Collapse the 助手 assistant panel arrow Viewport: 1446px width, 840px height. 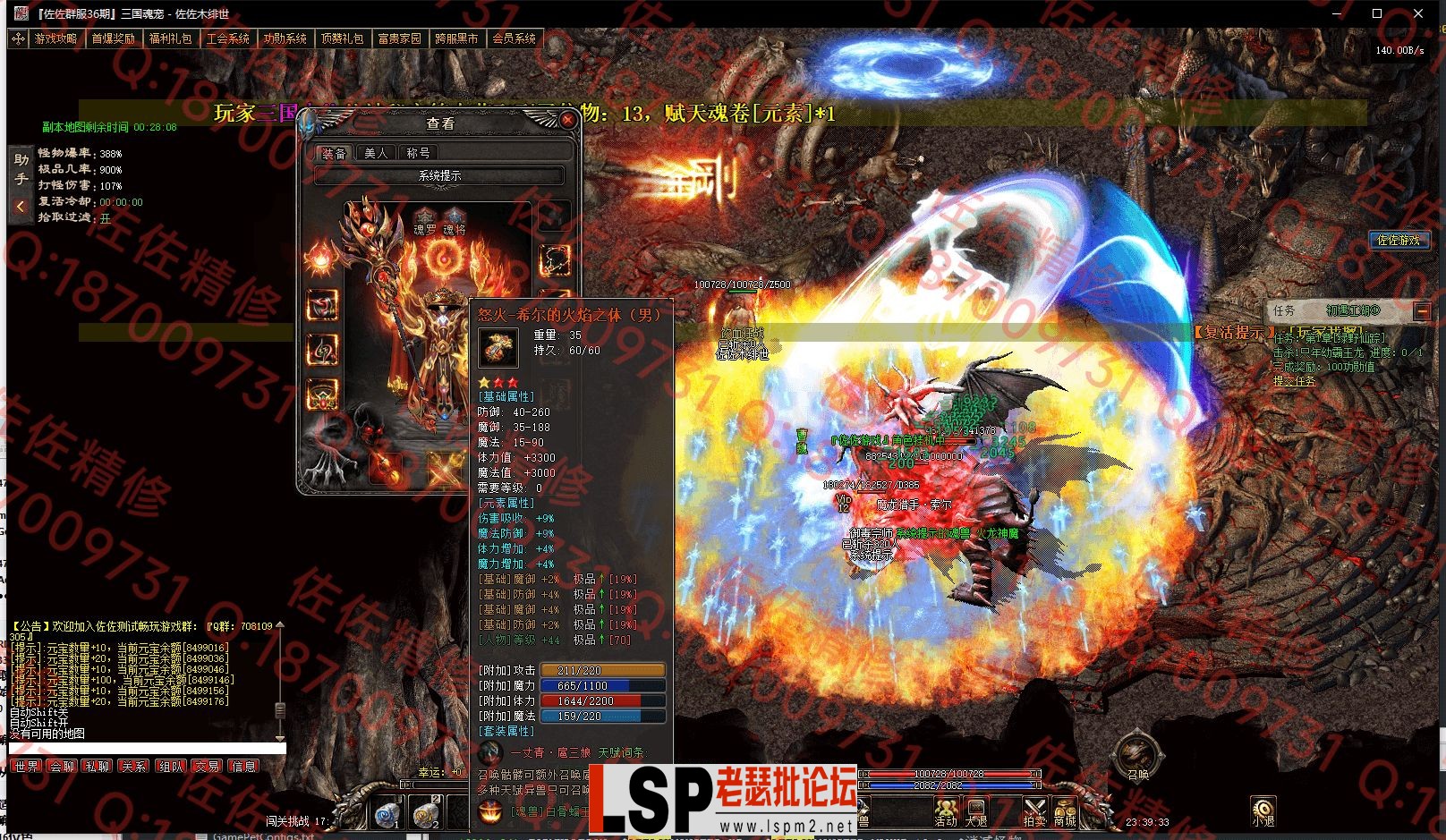pos(20,207)
